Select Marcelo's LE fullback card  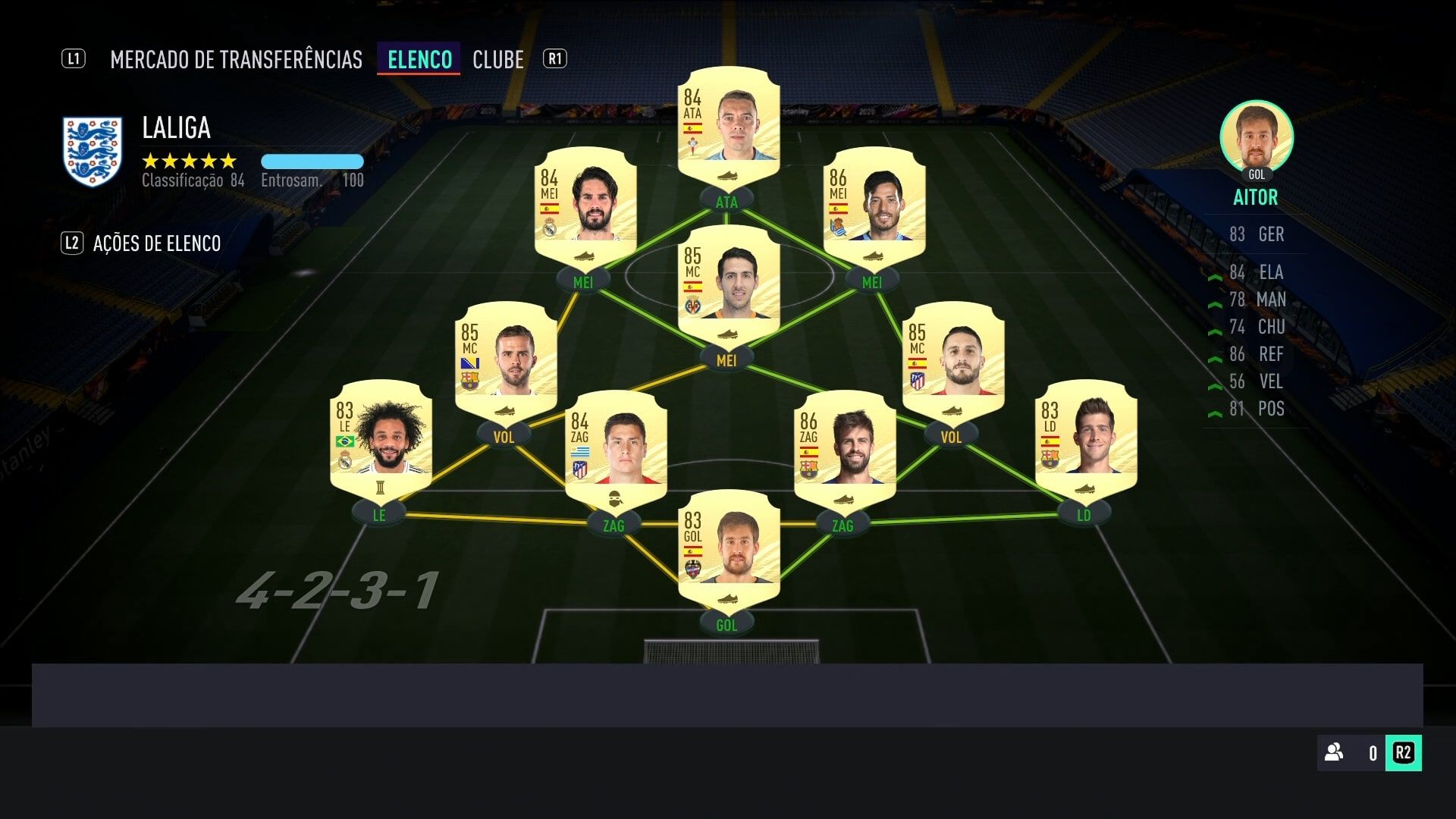(x=379, y=444)
